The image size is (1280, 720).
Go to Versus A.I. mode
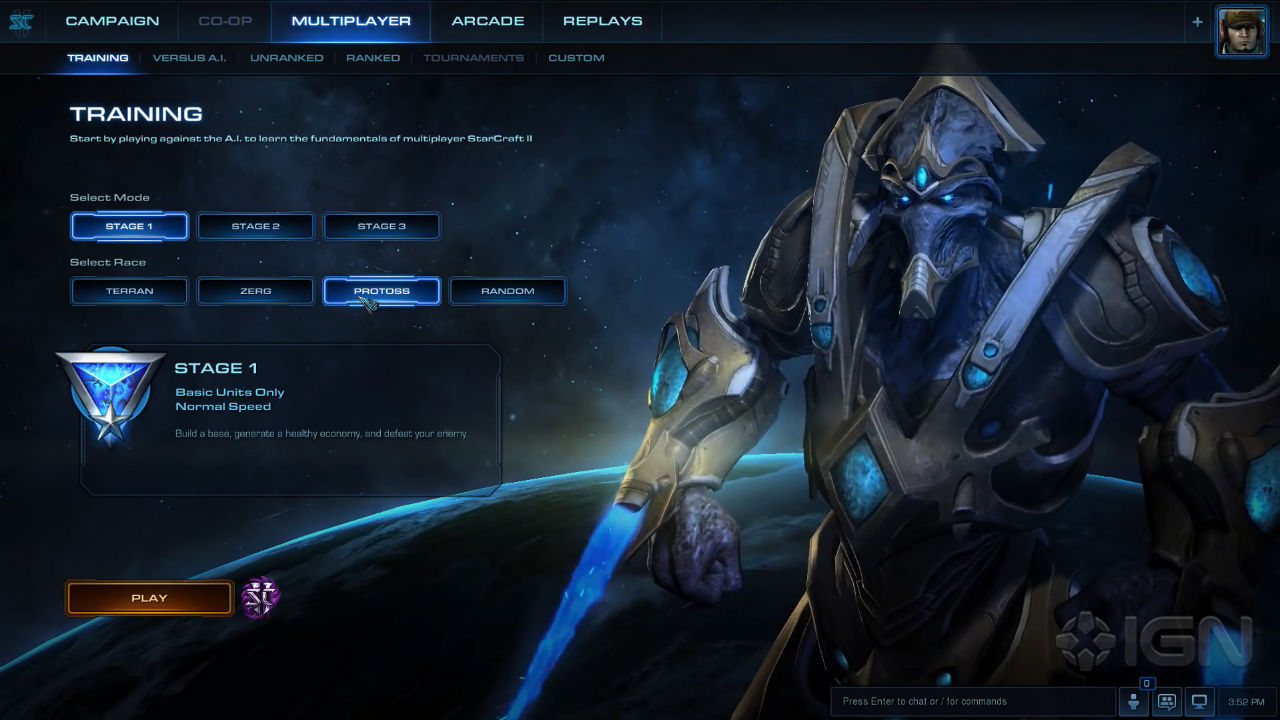(189, 58)
